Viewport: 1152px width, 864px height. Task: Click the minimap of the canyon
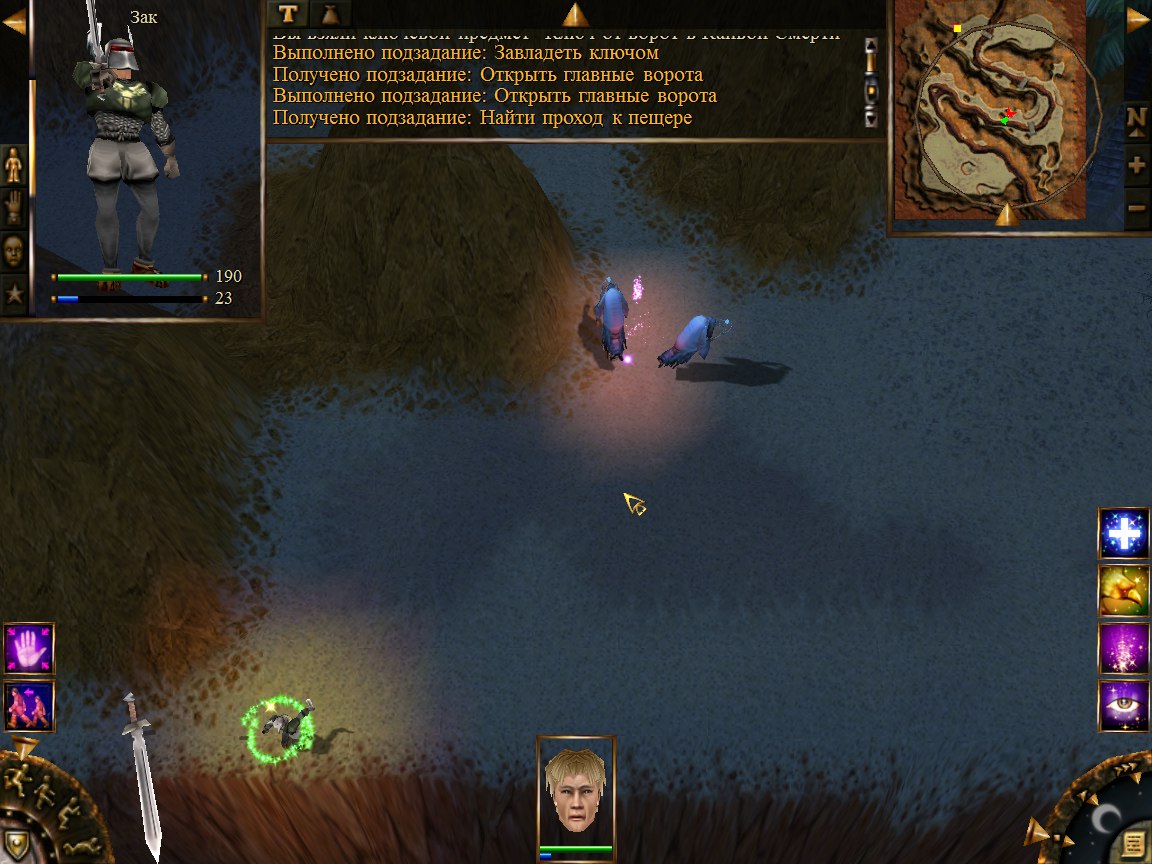pos(989,110)
